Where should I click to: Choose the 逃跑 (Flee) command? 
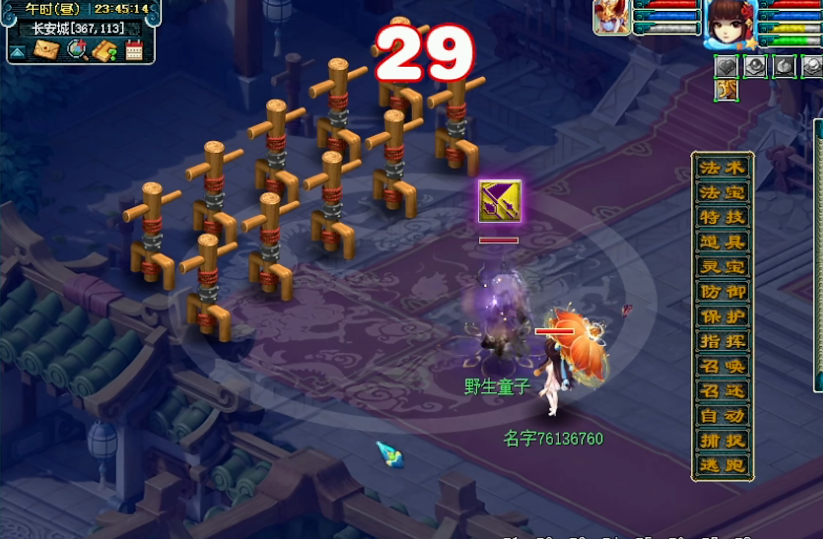tap(722, 465)
